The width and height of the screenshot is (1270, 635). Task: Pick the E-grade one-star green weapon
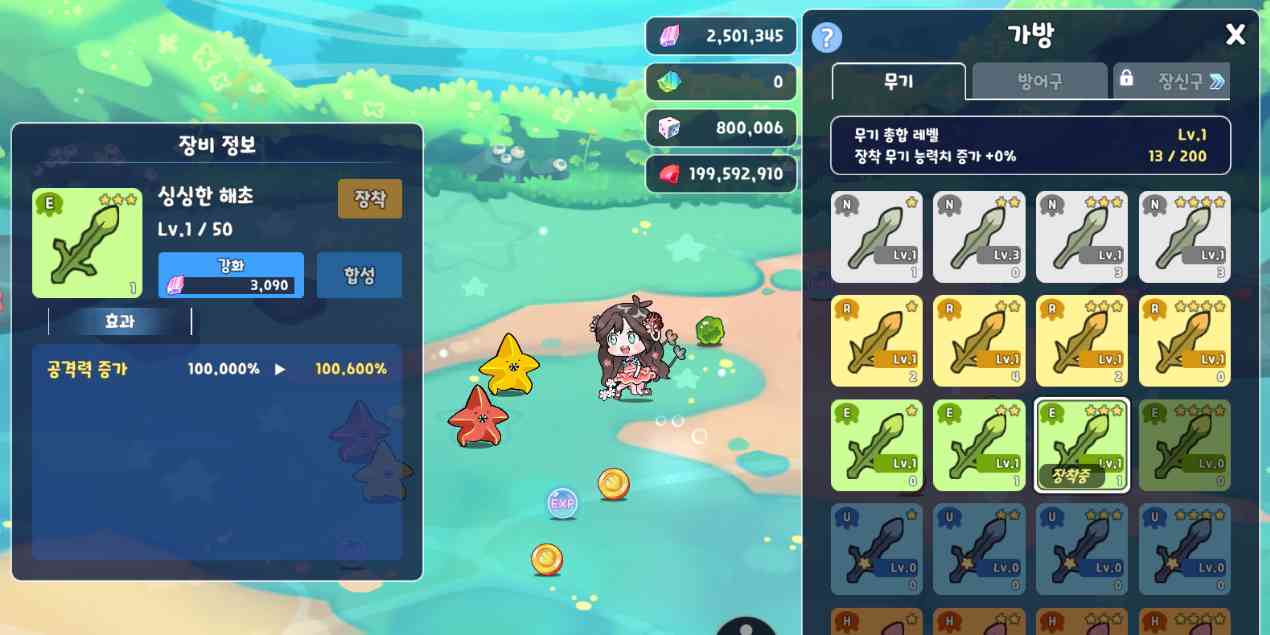877,445
